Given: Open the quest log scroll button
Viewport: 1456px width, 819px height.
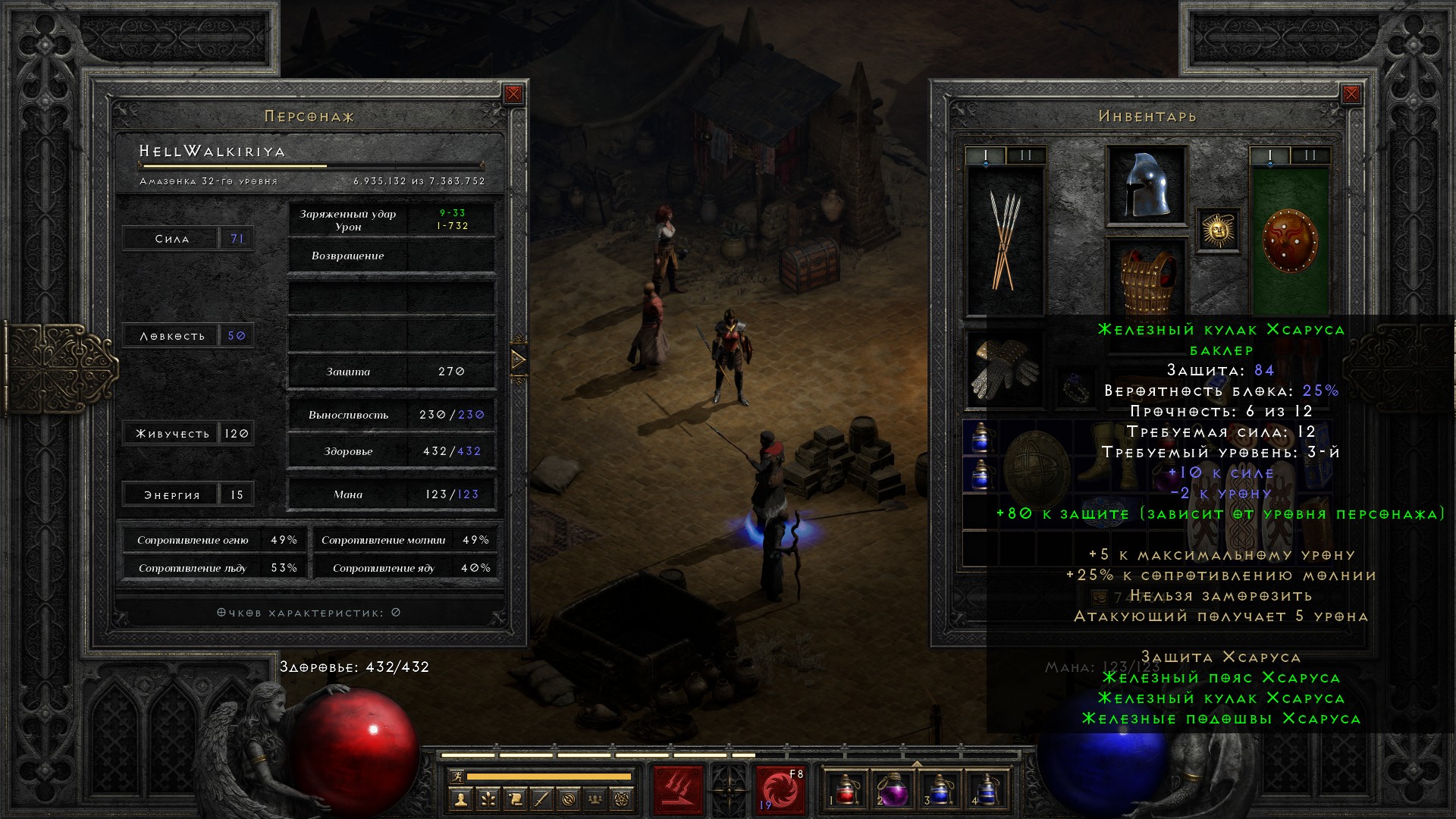Looking at the screenshot, I should coord(514,799).
